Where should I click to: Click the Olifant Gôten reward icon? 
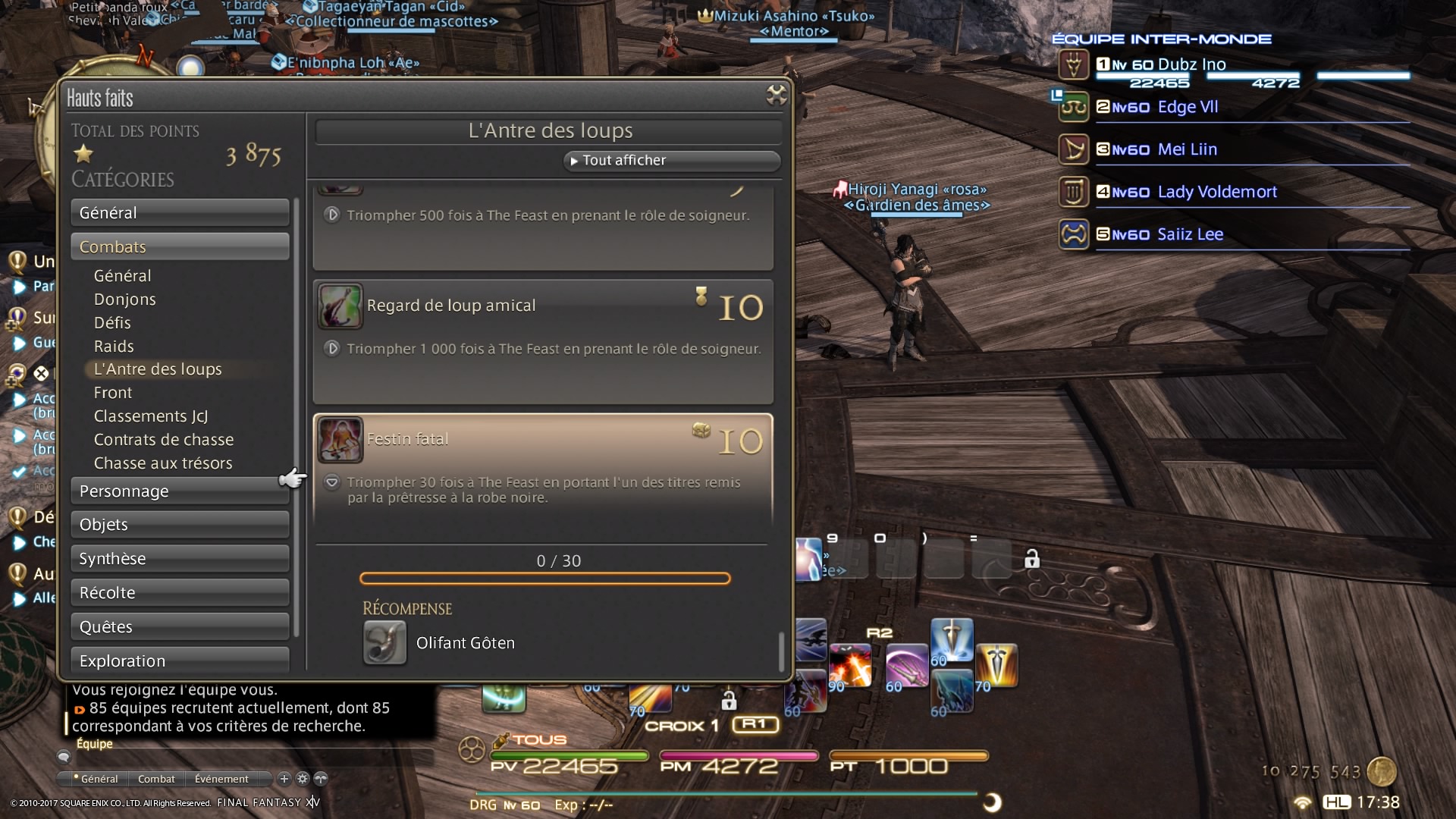click(x=384, y=643)
